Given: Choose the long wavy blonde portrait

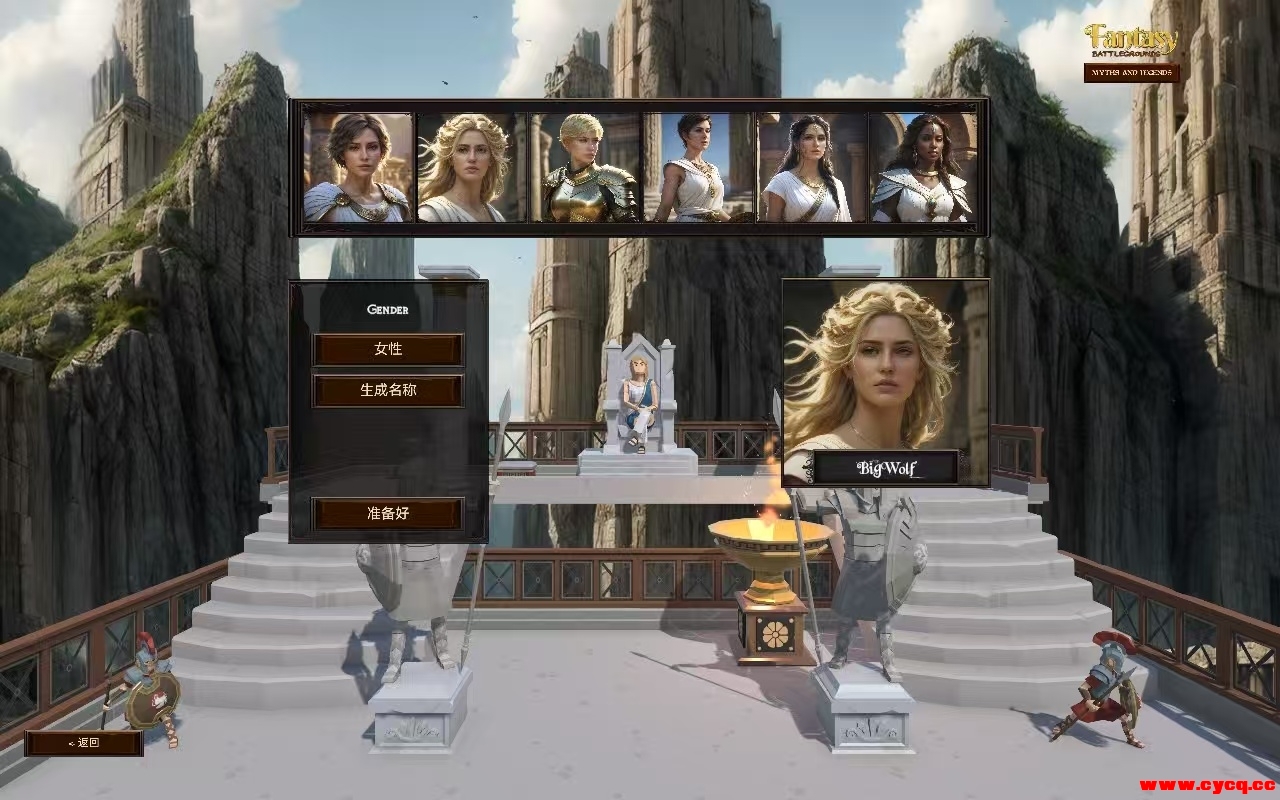Looking at the screenshot, I should pyautogui.click(x=470, y=167).
